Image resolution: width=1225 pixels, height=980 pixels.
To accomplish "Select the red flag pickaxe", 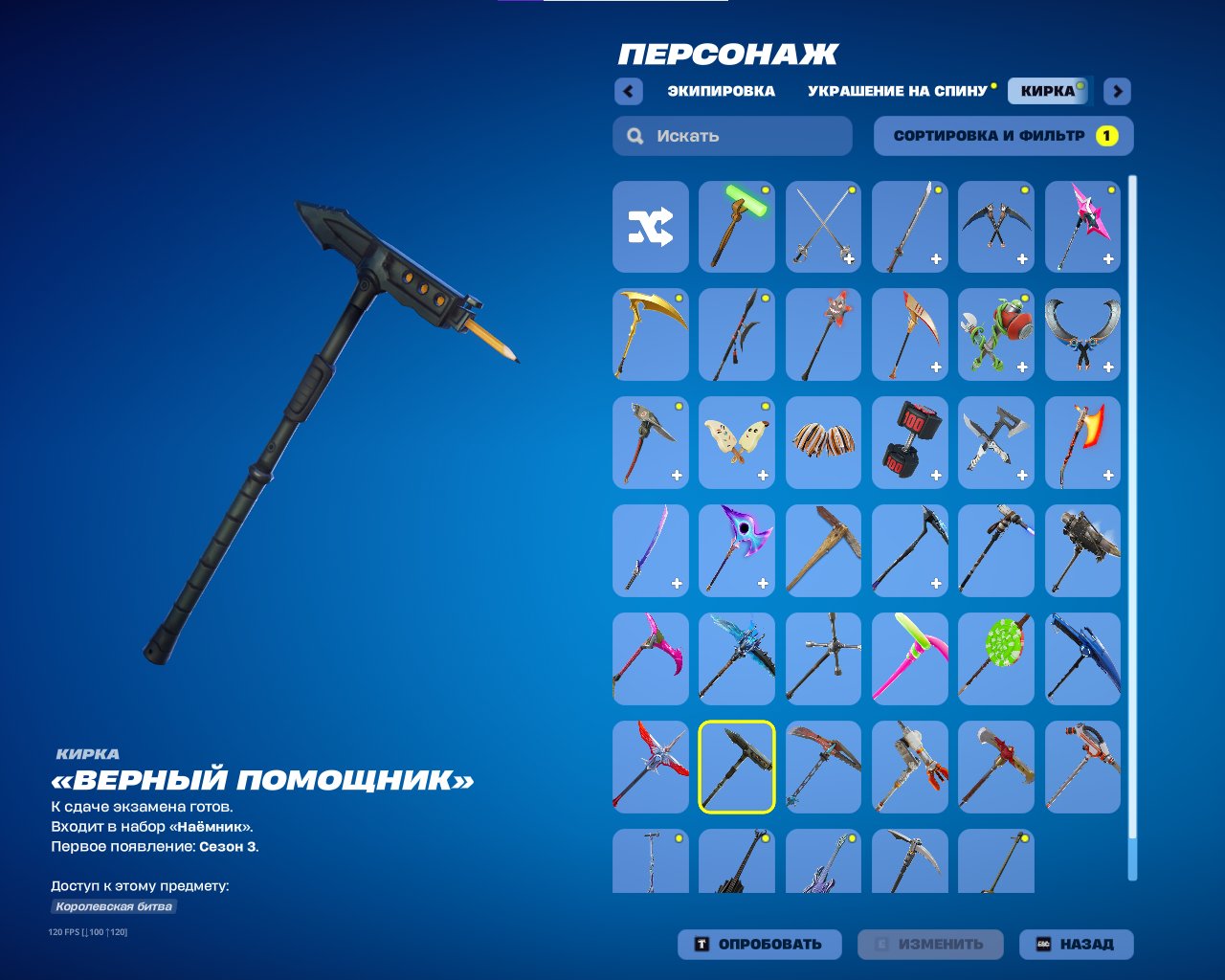I will [x=1082, y=442].
